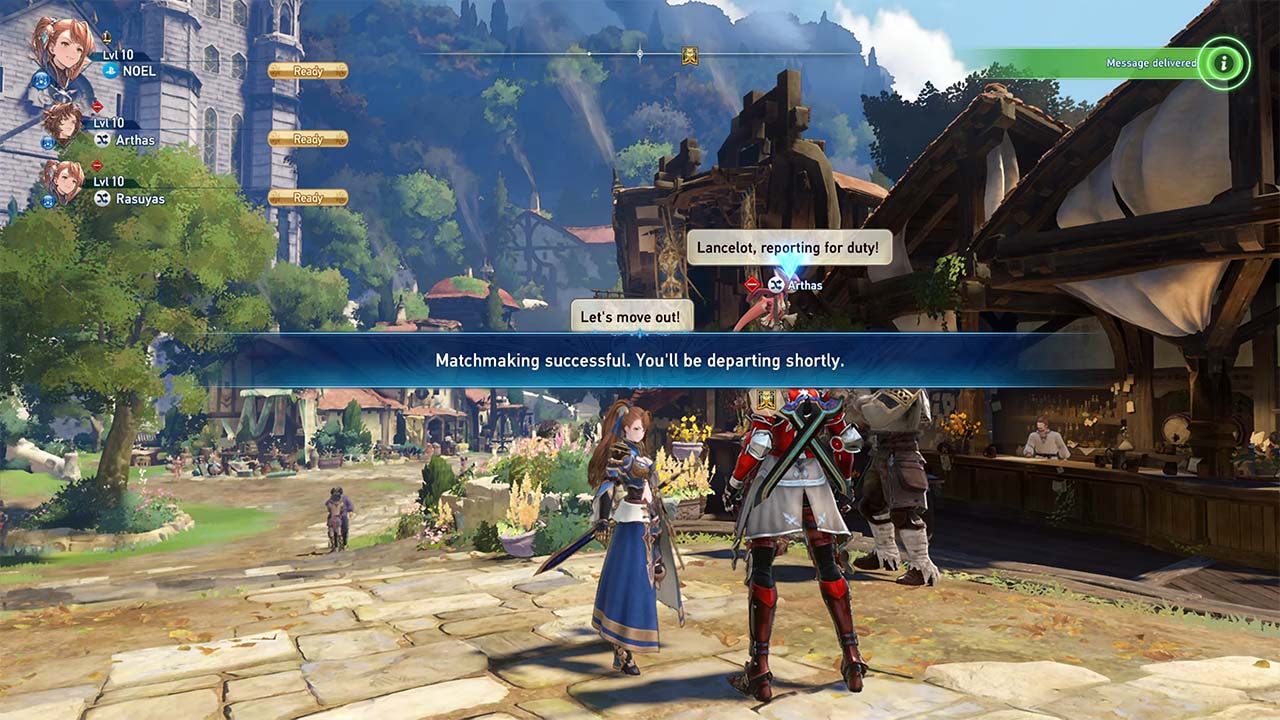Open the green info notification icon
This screenshot has width=1280, height=720.
coord(1223,63)
